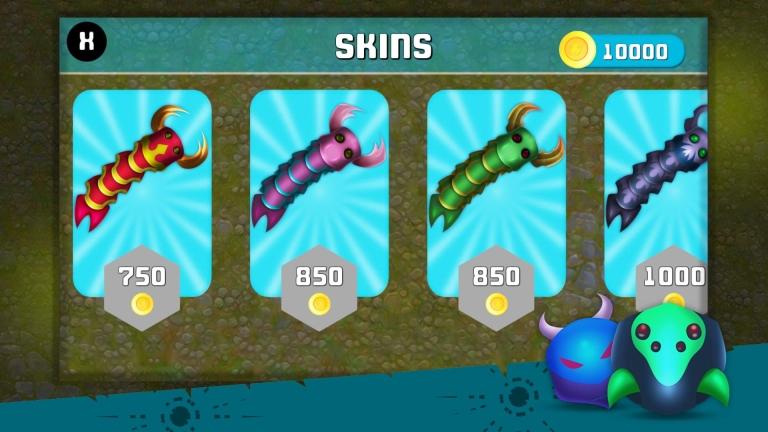Choose the pink worm skin card

319,168
